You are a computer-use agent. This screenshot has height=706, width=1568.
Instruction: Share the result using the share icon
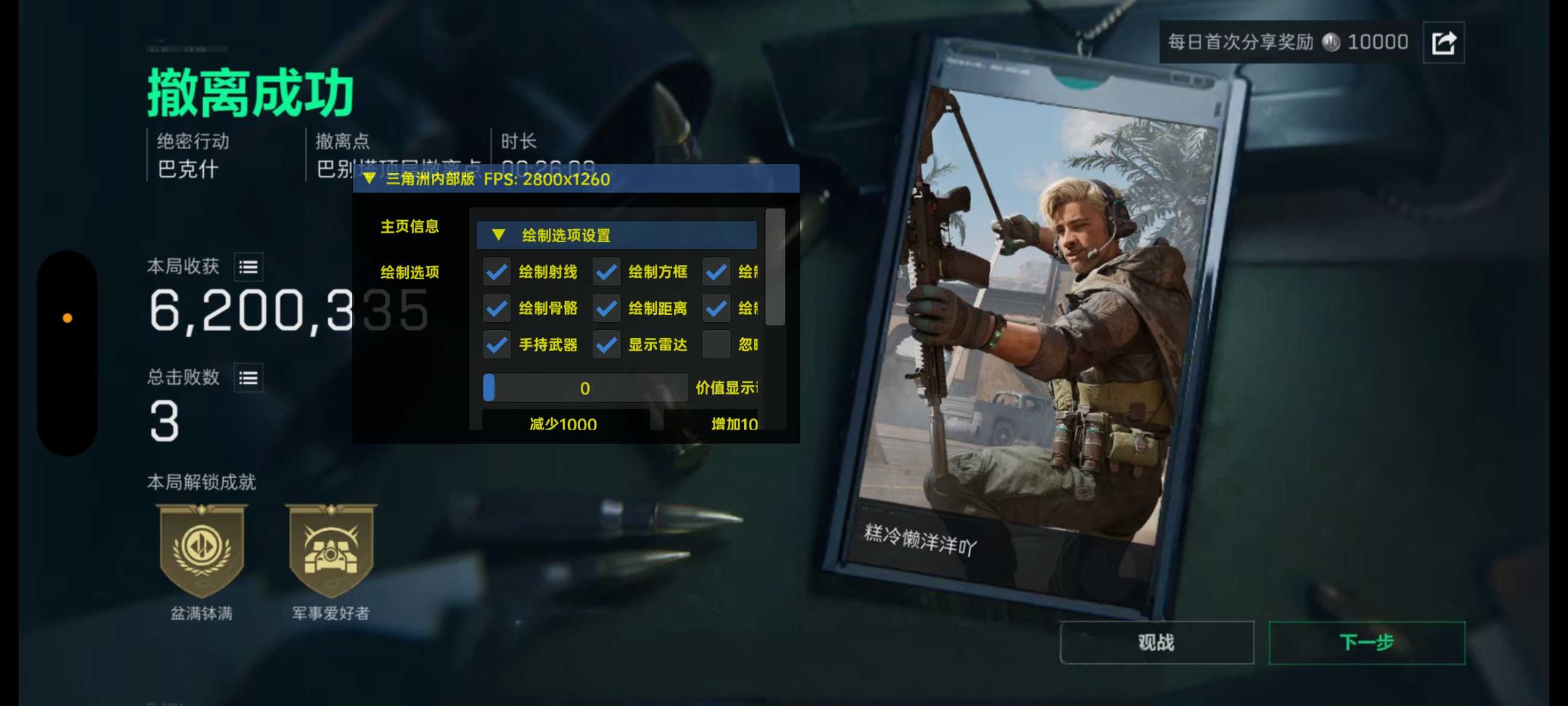1443,43
